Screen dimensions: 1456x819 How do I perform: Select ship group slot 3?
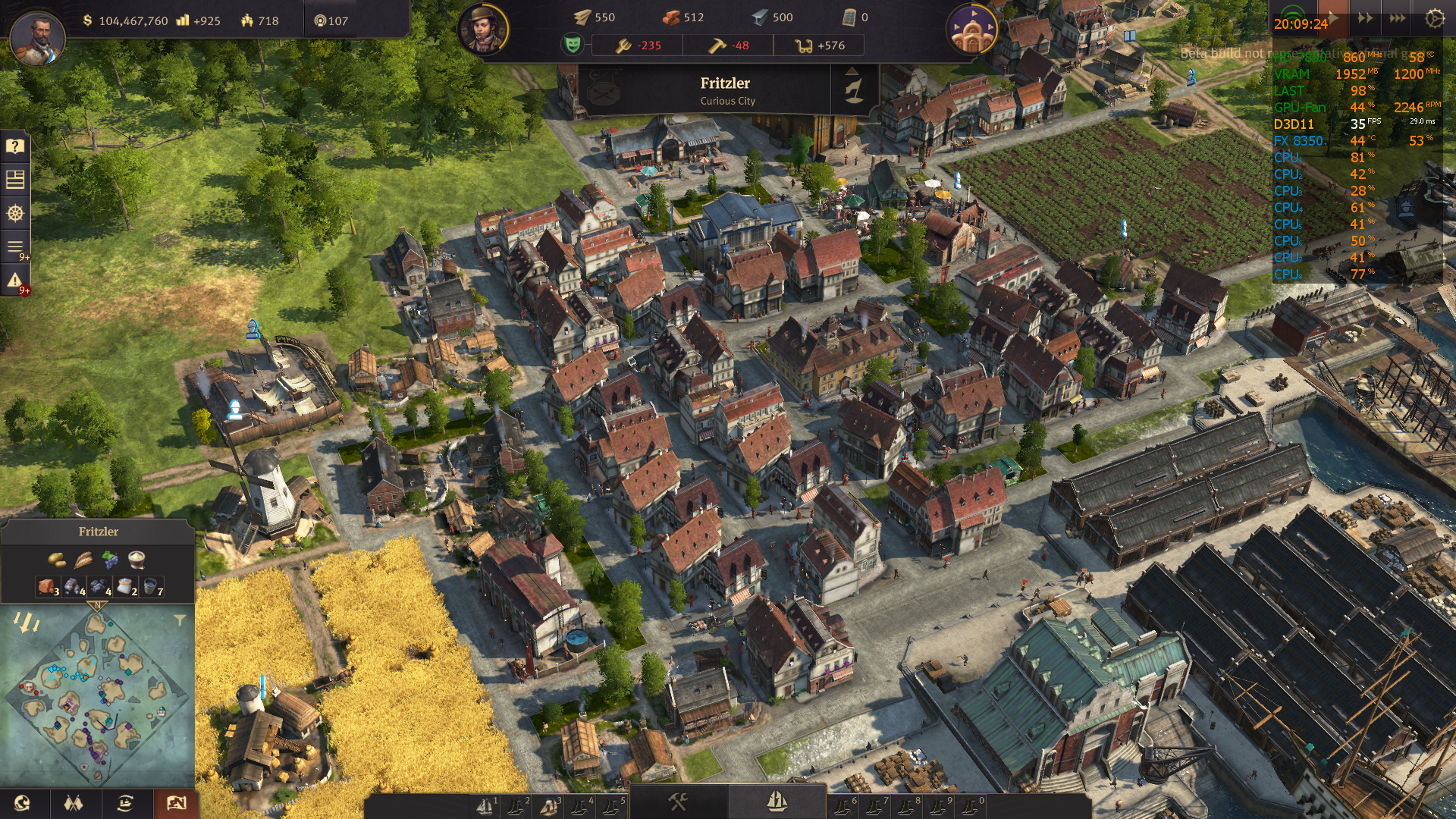[549, 807]
